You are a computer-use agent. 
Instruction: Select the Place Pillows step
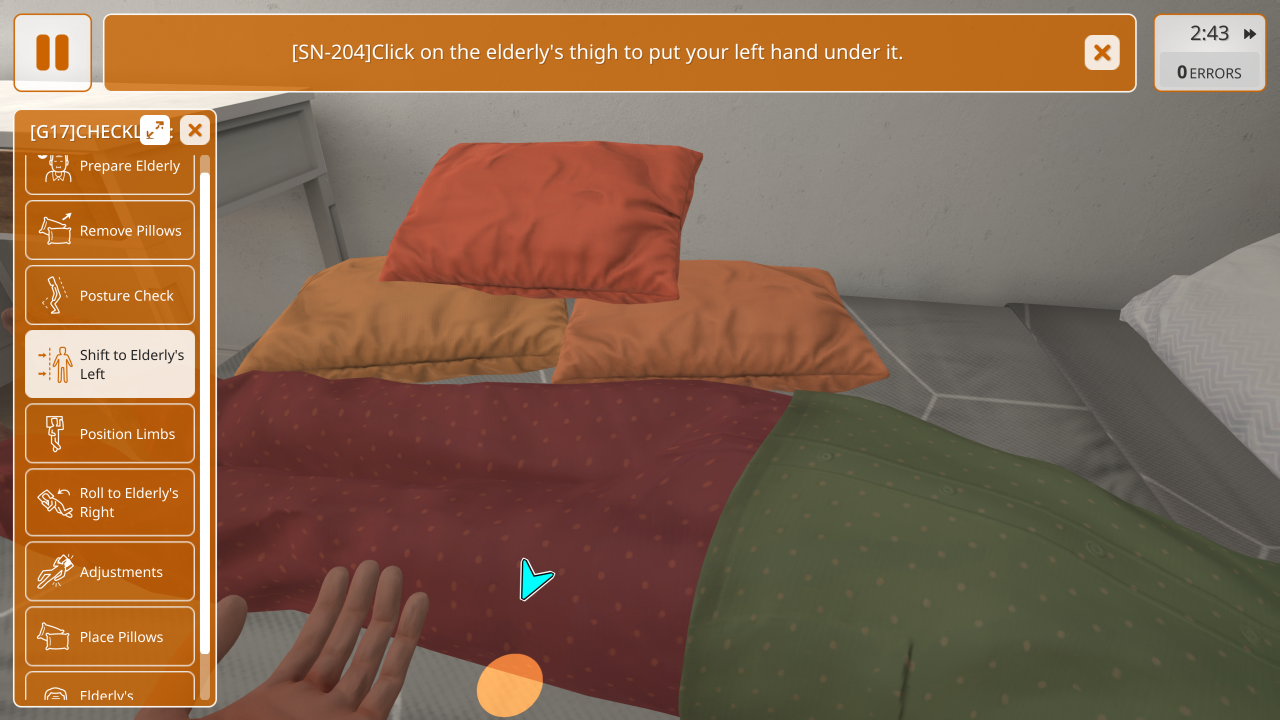click(x=110, y=636)
